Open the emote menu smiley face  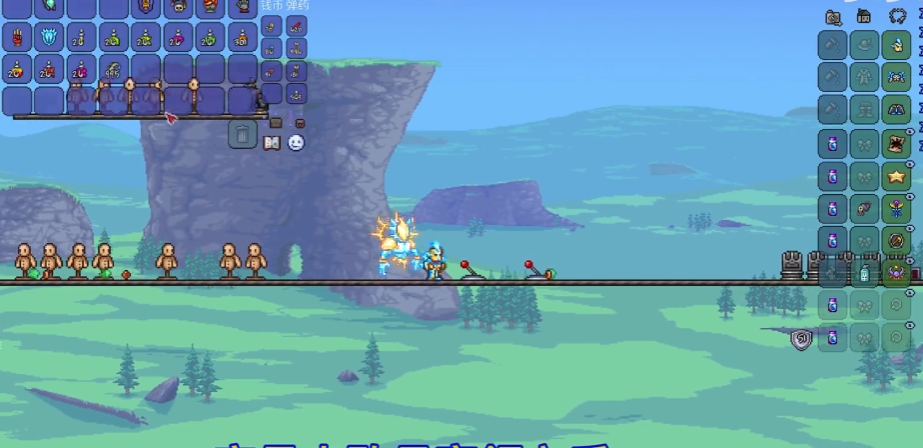(x=296, y=143)
